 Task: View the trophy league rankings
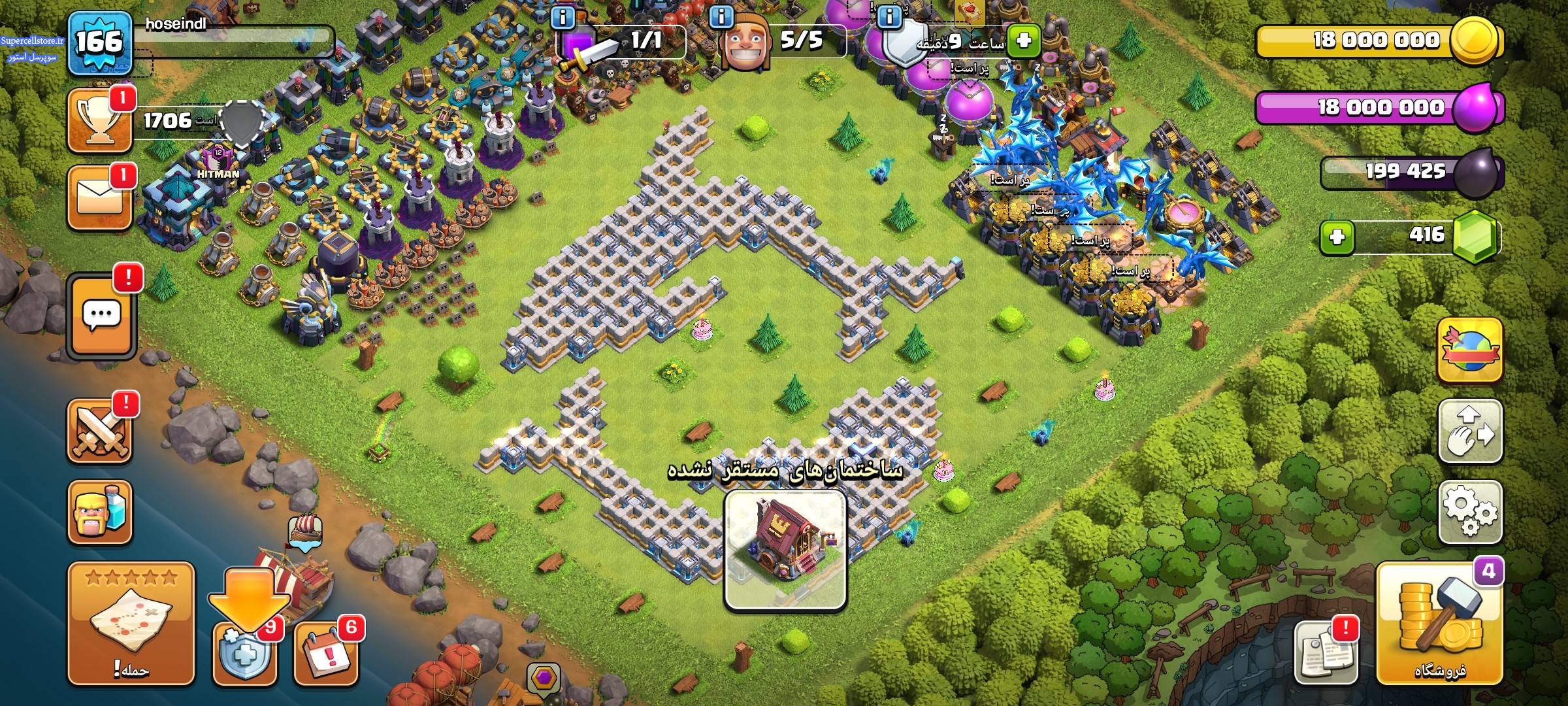pos(100,121)
